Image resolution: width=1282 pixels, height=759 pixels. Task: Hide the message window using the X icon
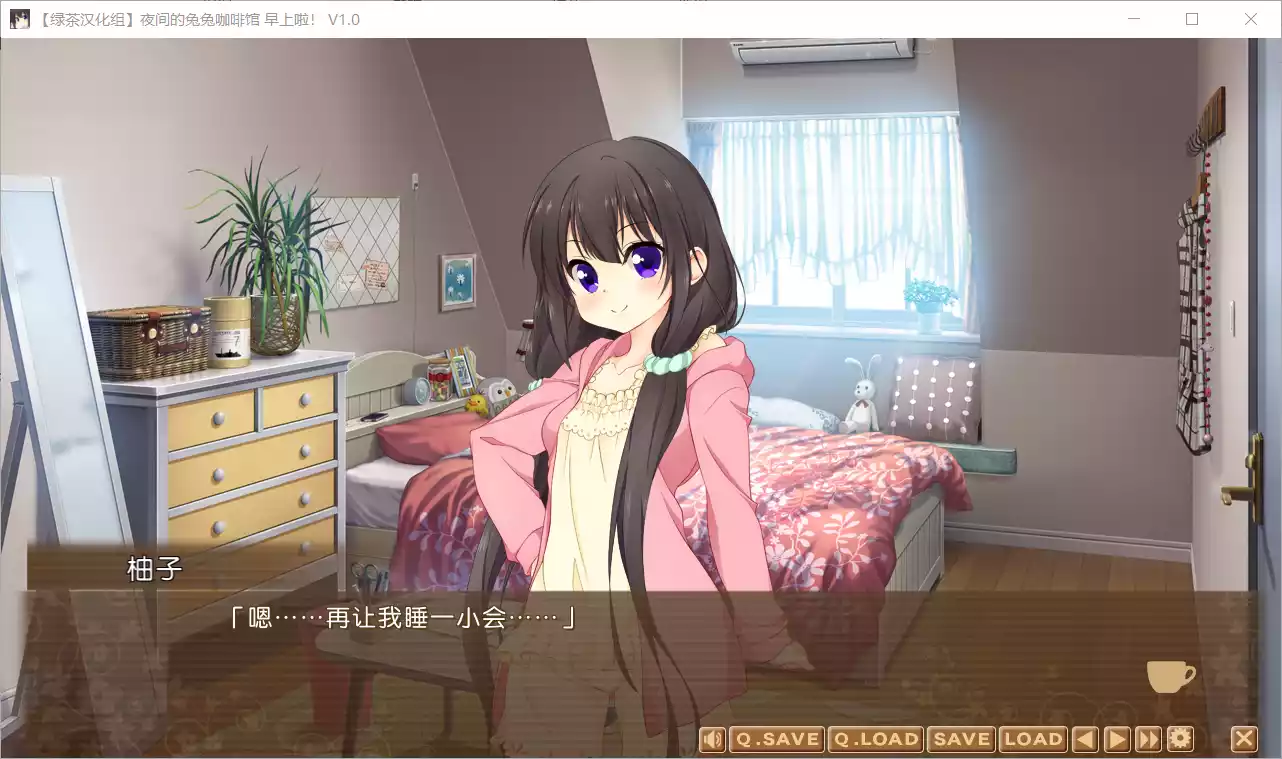[1244, 739]
